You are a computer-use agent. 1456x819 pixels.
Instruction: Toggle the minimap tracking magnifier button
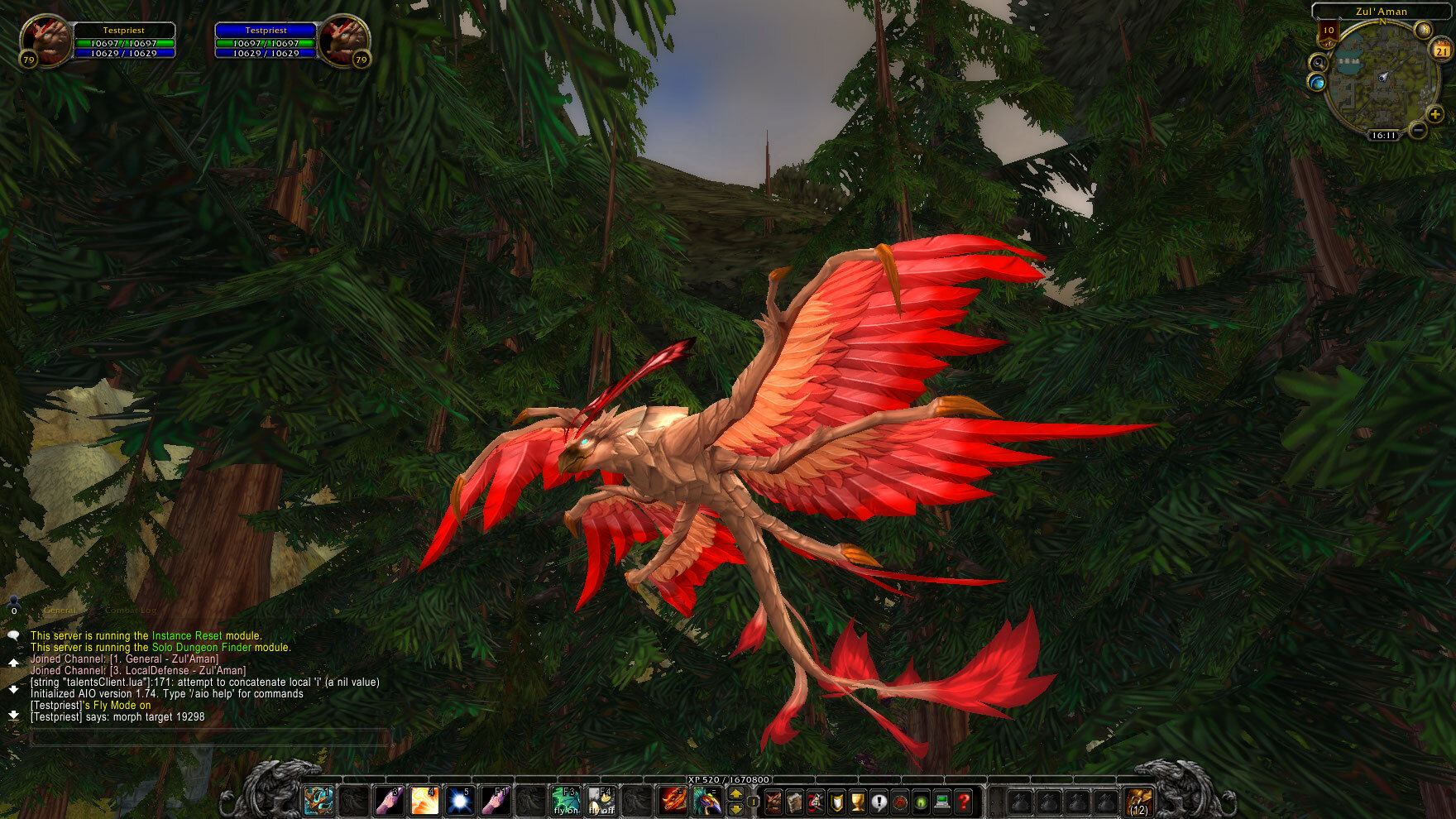coord(1318,62)
